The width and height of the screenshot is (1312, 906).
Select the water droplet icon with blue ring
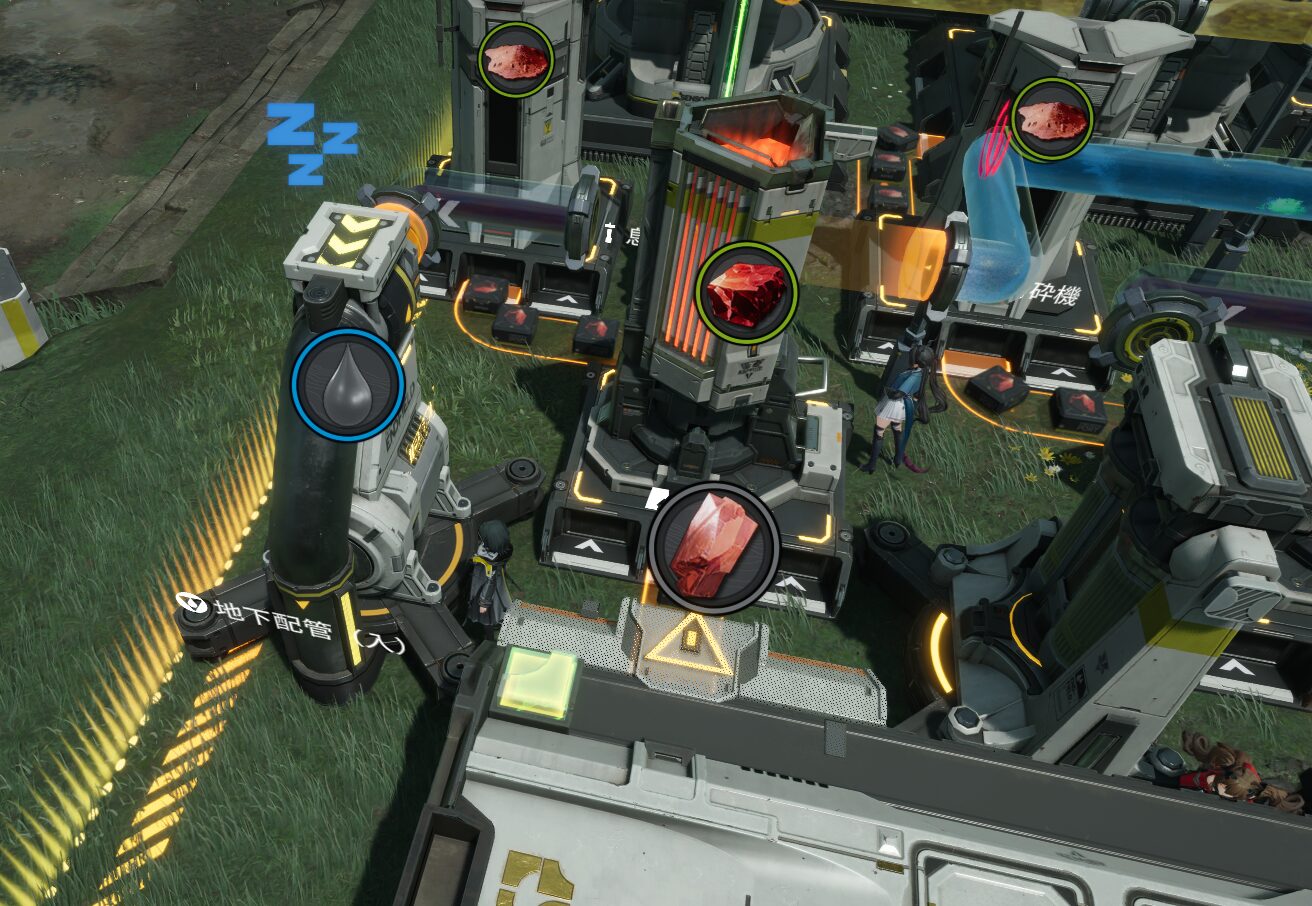[x=348, y=384]
